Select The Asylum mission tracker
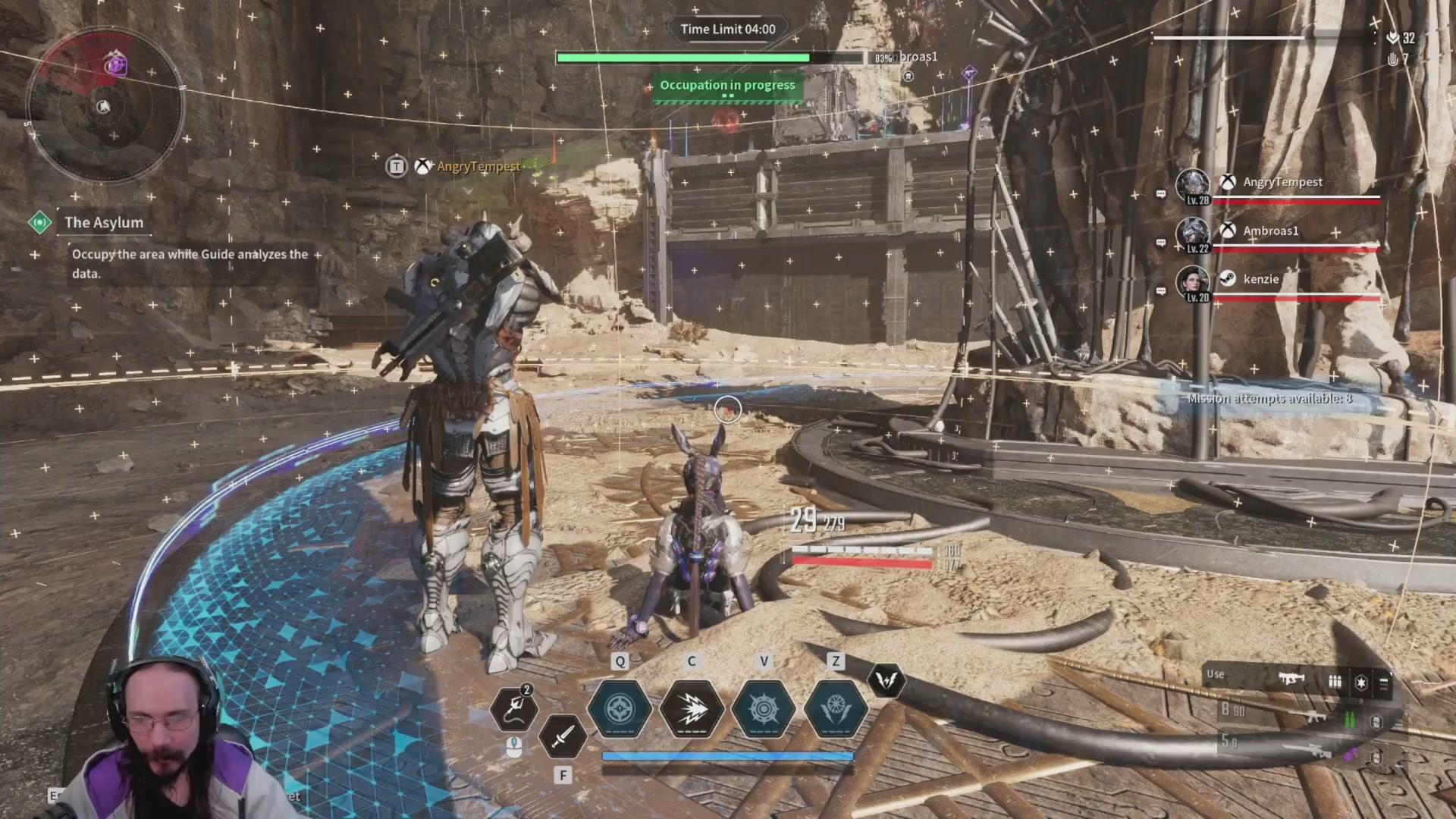Screen dimensions: 1456x819 103,222
